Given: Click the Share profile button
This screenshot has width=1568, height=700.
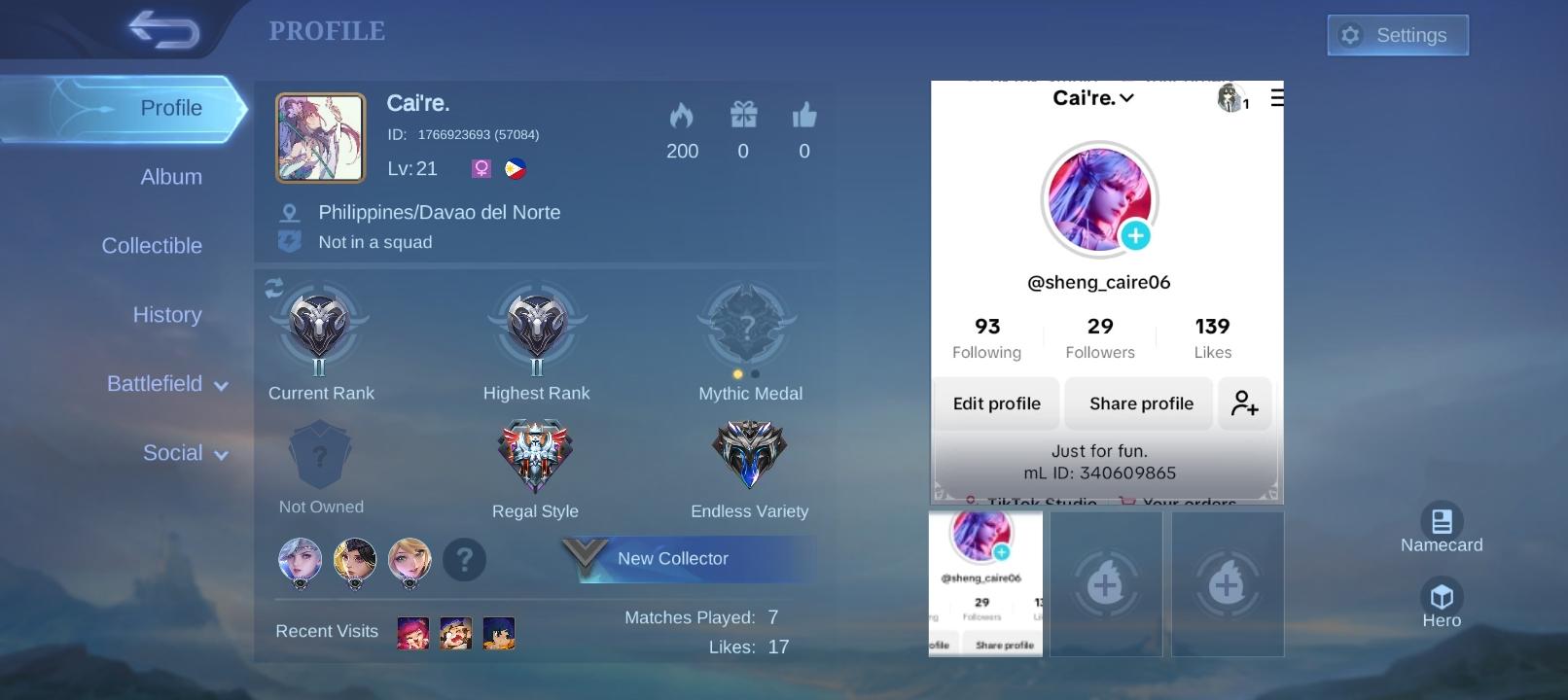Looking at the screenshot, I should [1138, 403].
